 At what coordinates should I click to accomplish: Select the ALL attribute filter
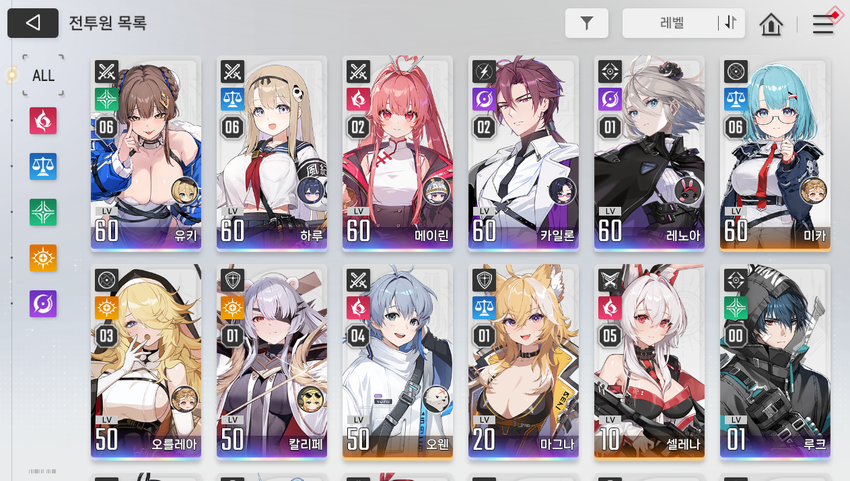tap(43, 75)
